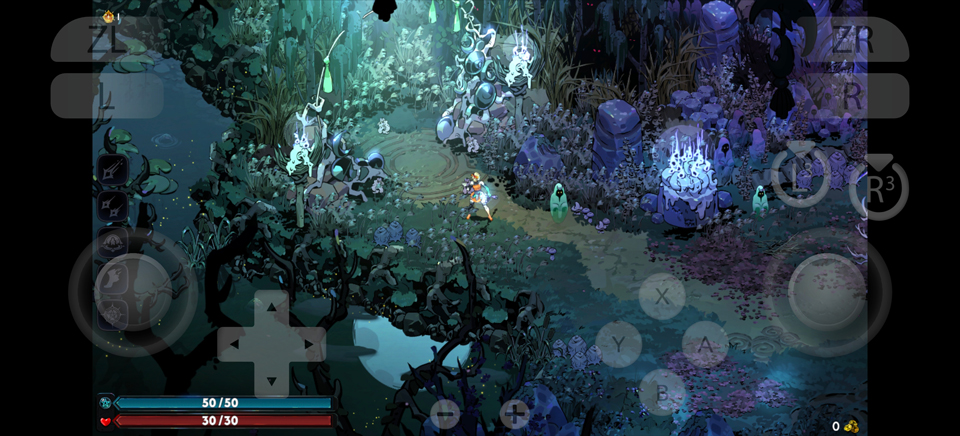This screenshot has height=436, width=960.
Task: Tap the emulator overlay plus button
Action: point(514,413)
